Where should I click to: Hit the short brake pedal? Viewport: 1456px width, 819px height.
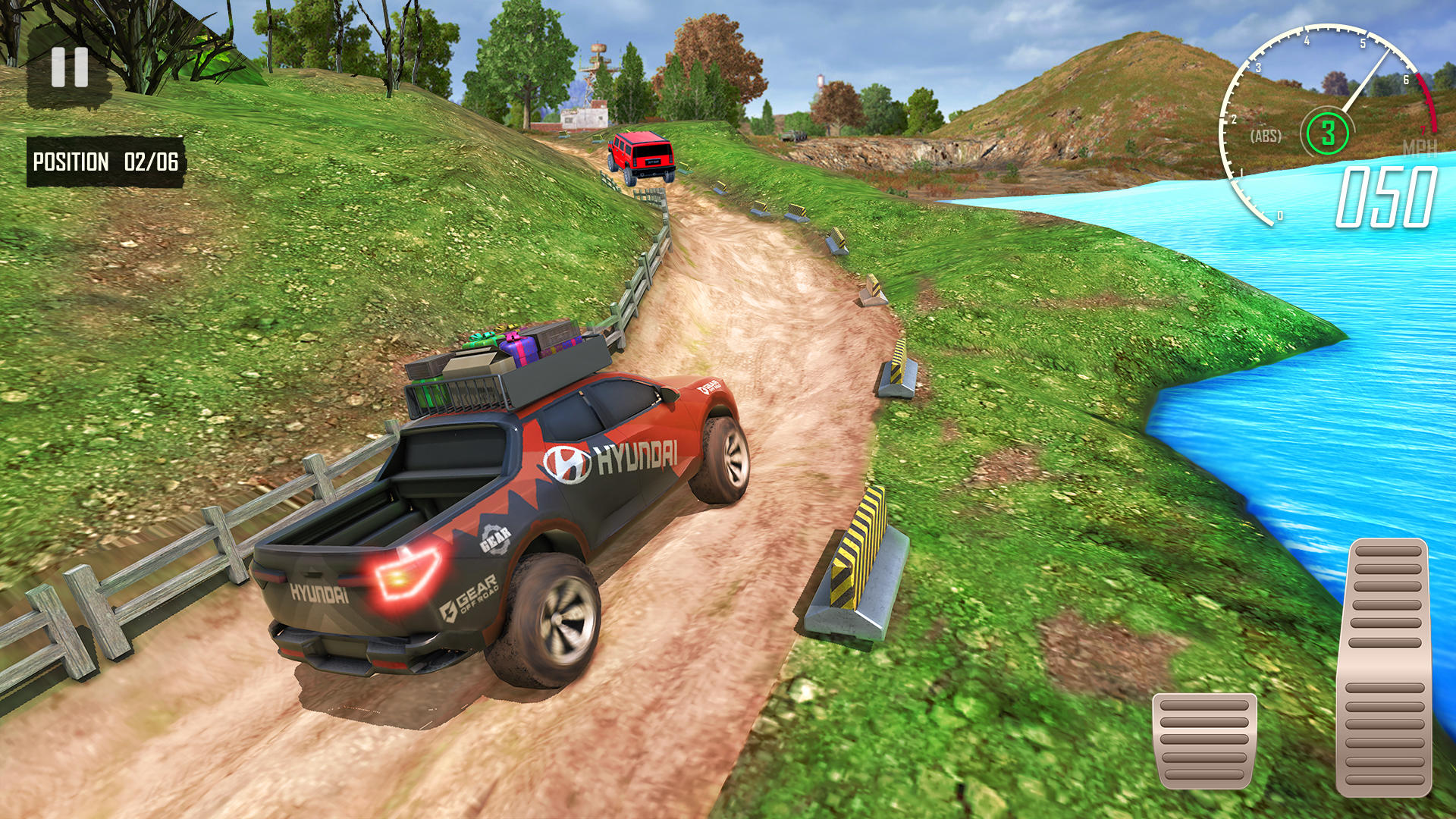pos(1204,740)
